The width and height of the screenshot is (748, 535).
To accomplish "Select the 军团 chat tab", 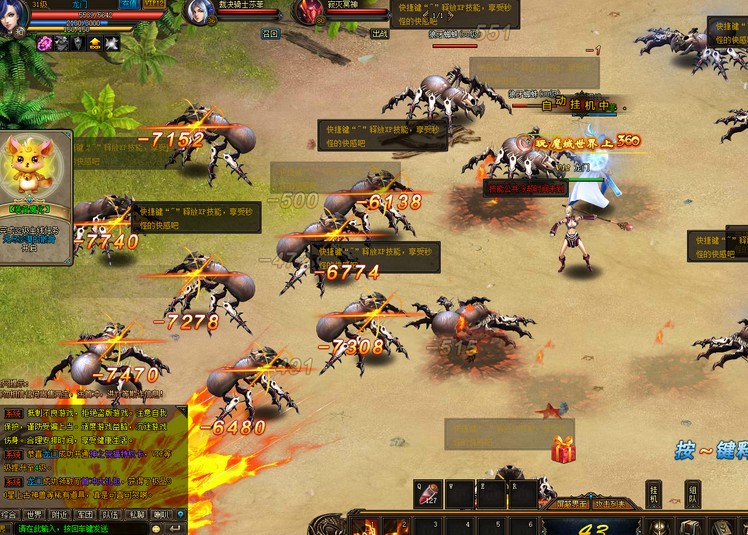I will pos(87,515).
